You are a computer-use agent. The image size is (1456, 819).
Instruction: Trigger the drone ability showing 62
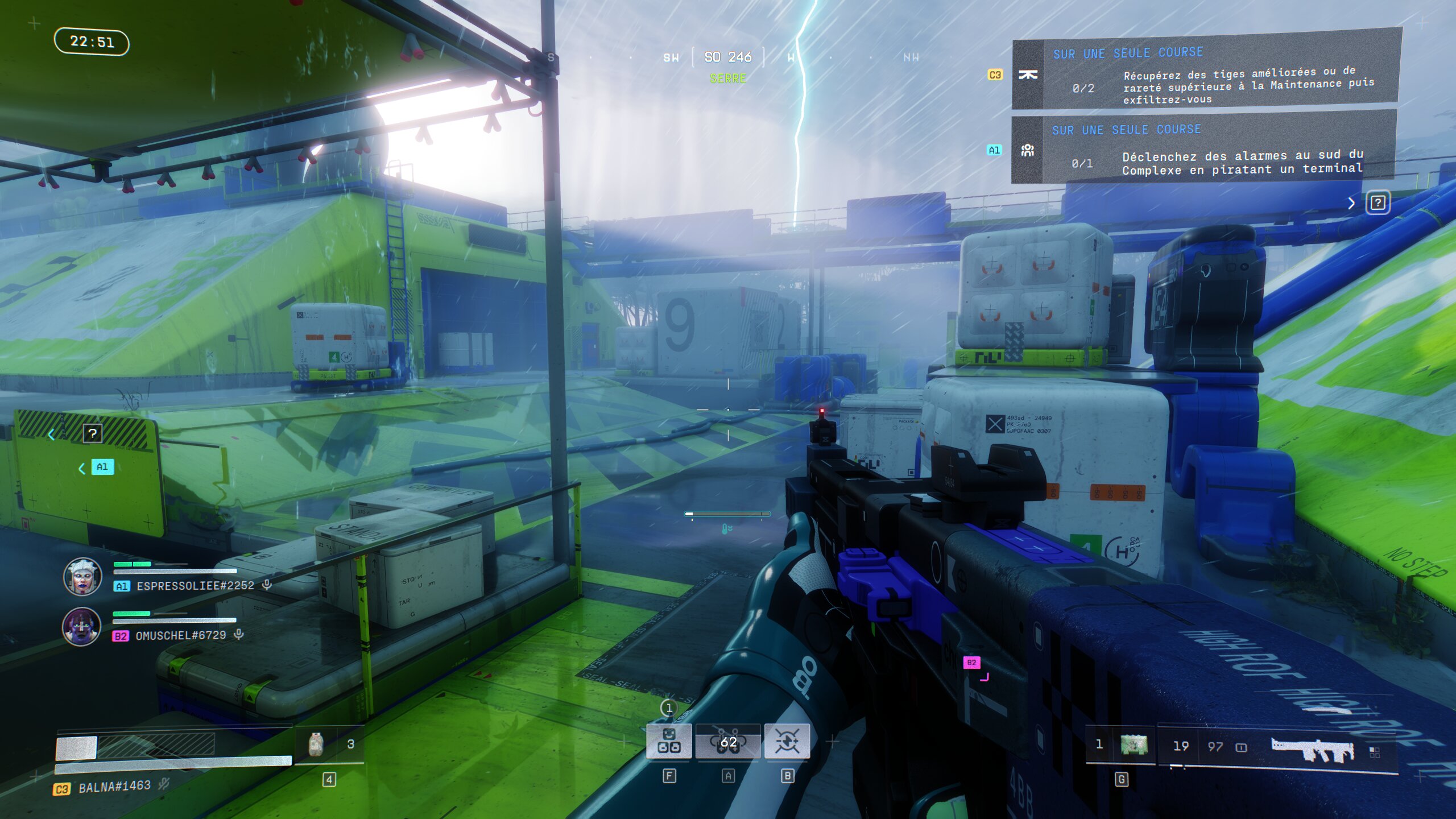[x=728, y=741]
